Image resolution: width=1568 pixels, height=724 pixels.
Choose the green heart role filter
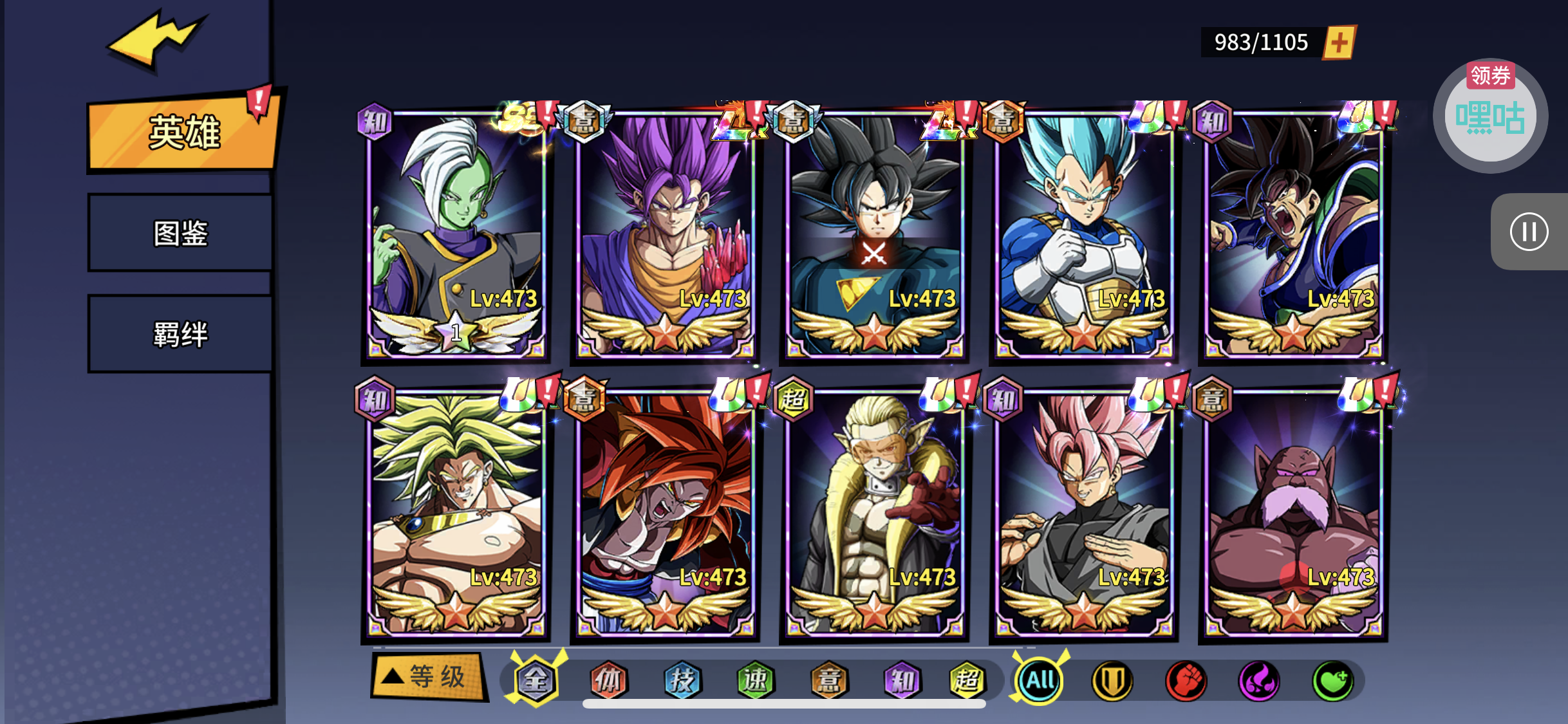1332,681
